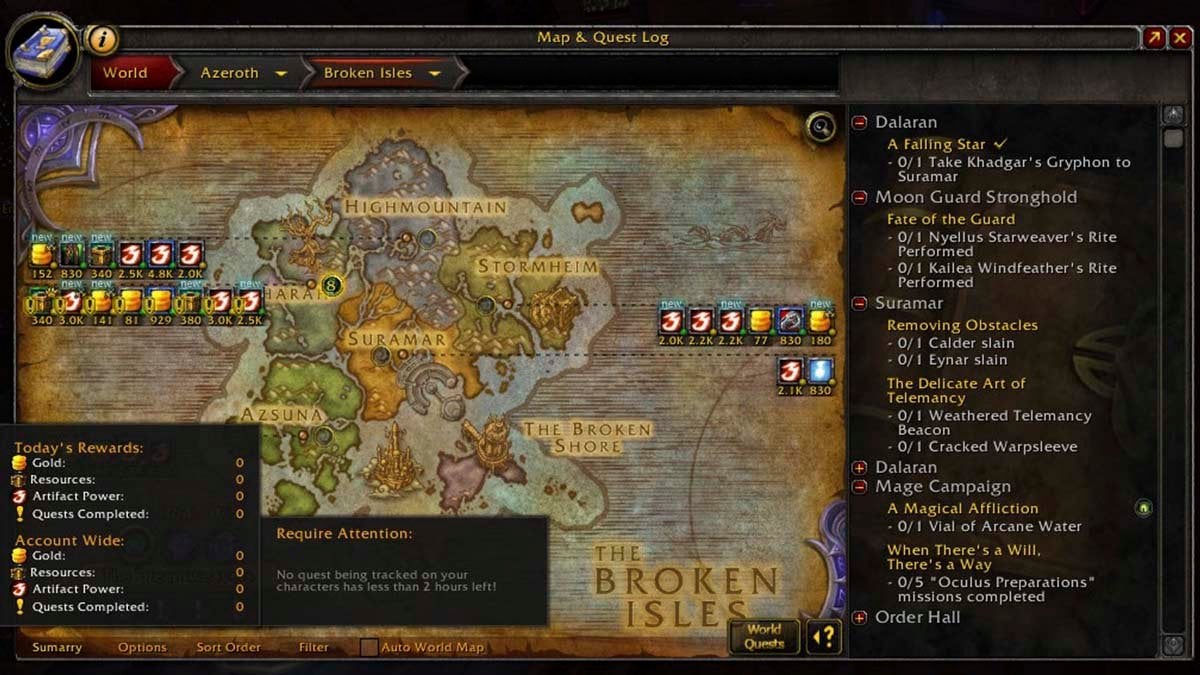Open the Filter menu

pos(314,647)
